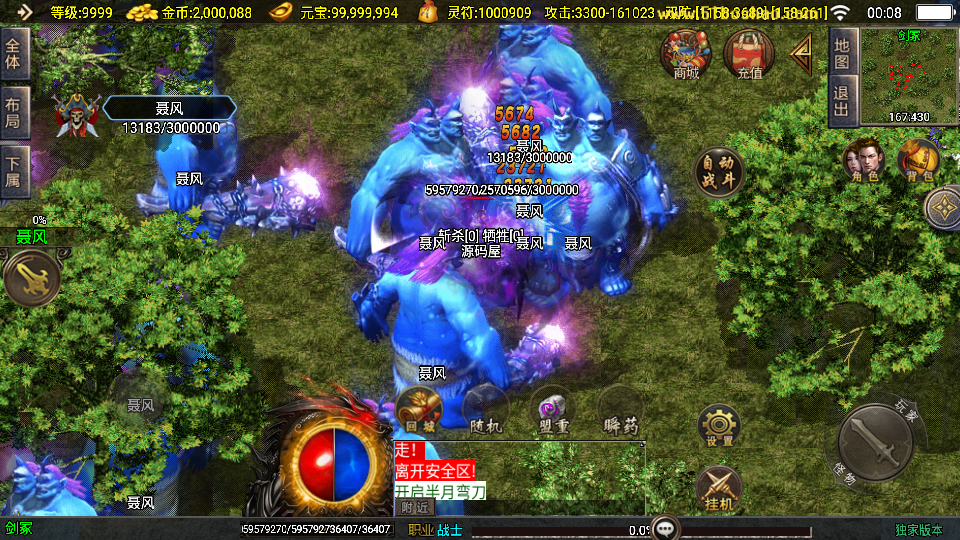Screen dimensions: 960x540
Task: Open the 商城 shop icon
Action: [x=686, y=53]
